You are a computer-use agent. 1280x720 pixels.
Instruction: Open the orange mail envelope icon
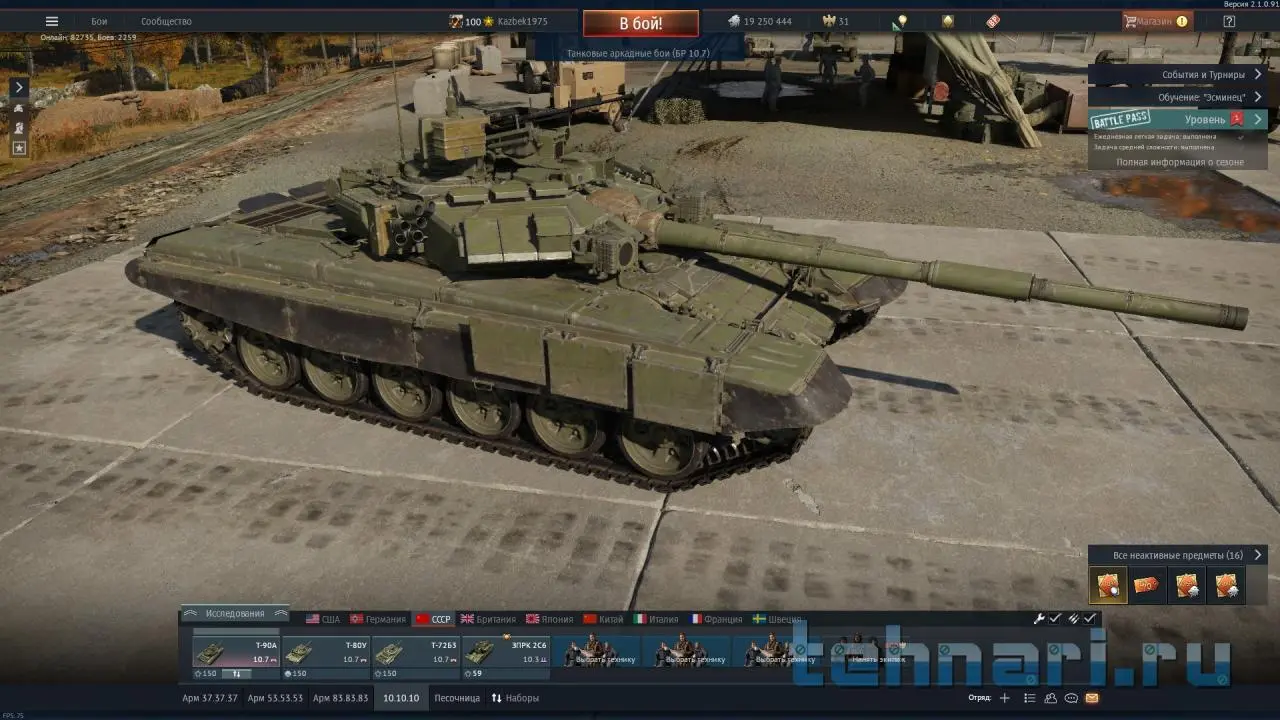tap(1092, 698)
